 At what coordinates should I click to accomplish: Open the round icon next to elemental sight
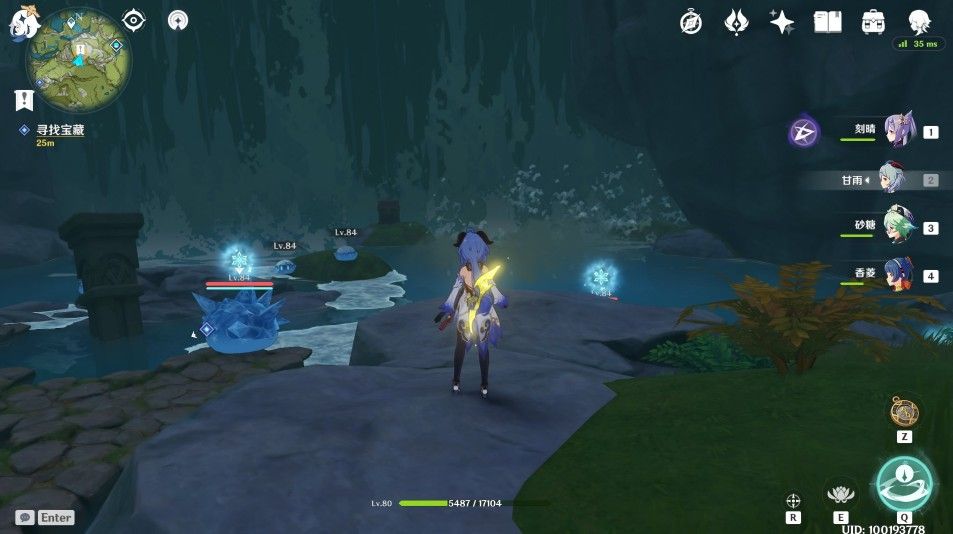tap(178, 20)
